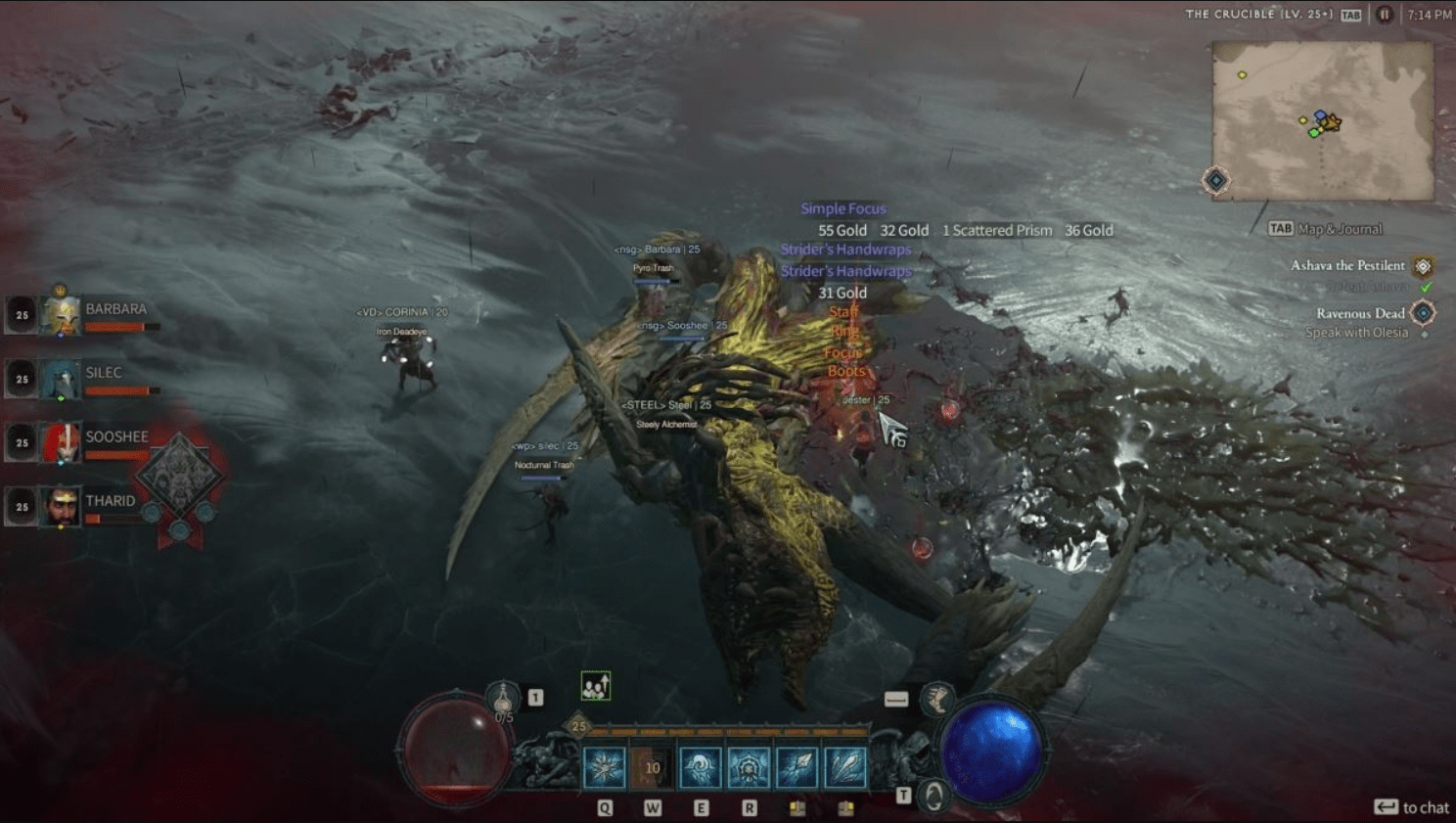
Task: Select the Ravenous Dead quest entry
Action: 1360,313
